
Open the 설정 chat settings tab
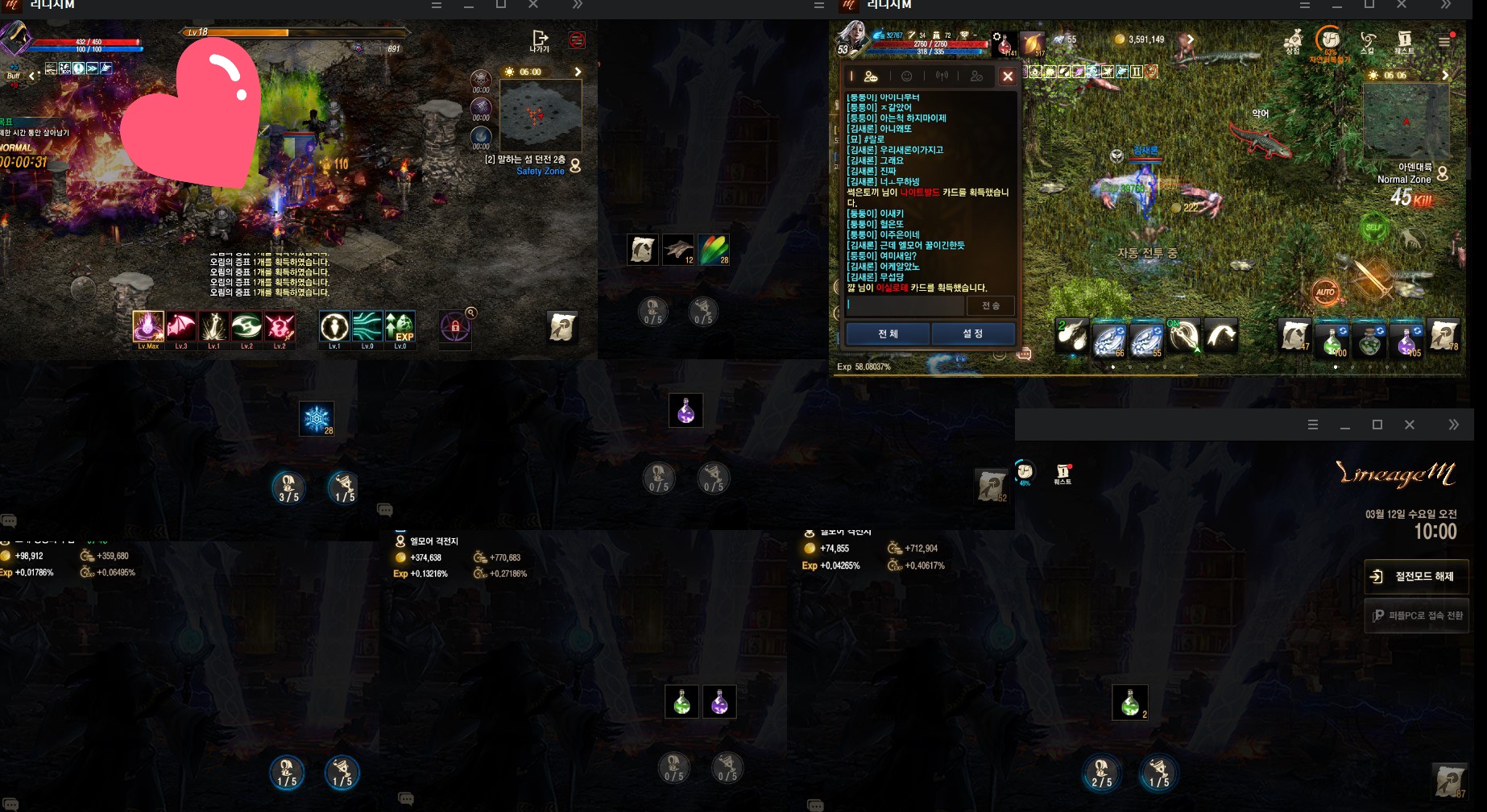973,333
